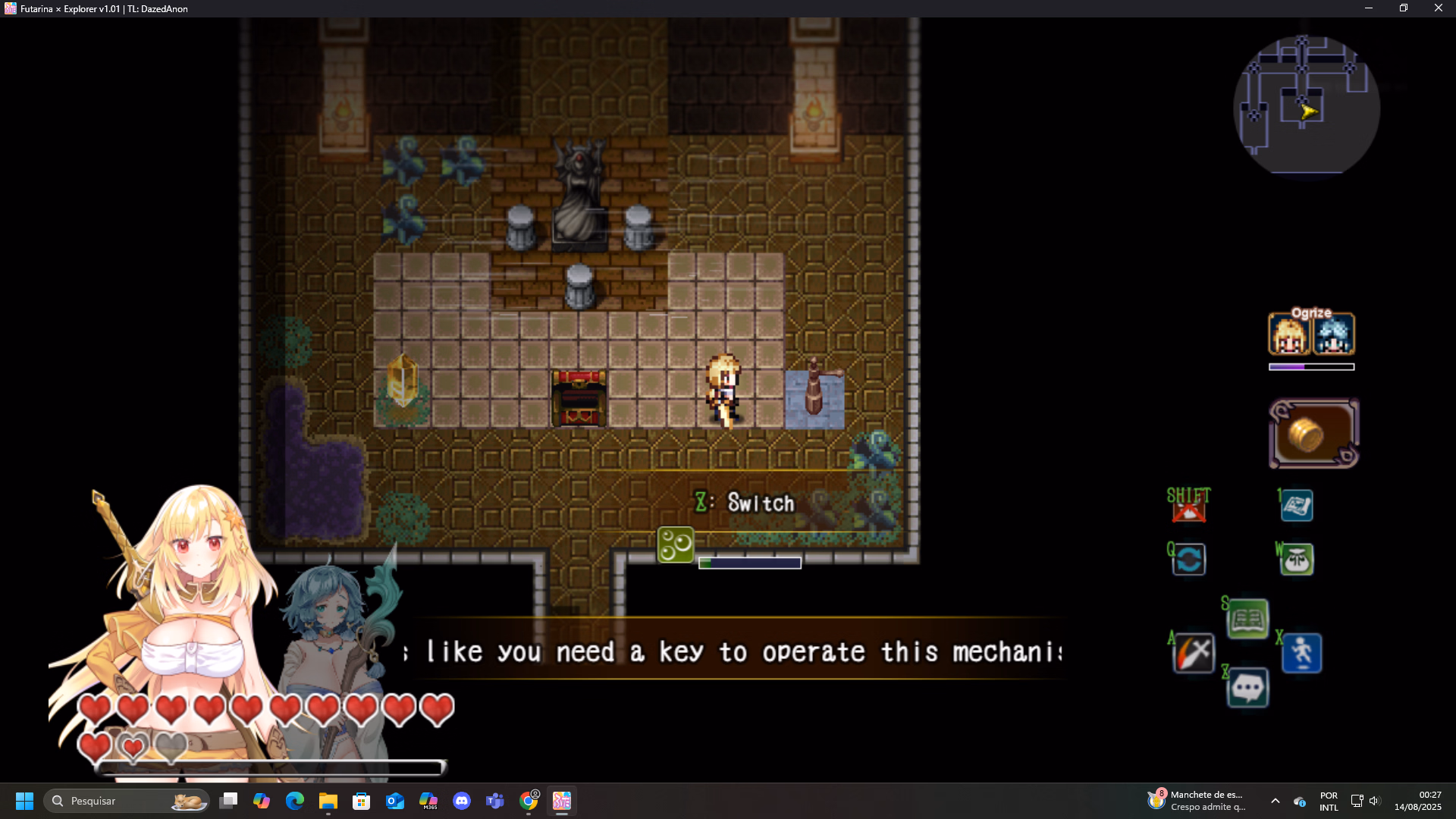Open the green spellbook icon
Viewport: 1456px width, 819px height.
[1247, 620]
